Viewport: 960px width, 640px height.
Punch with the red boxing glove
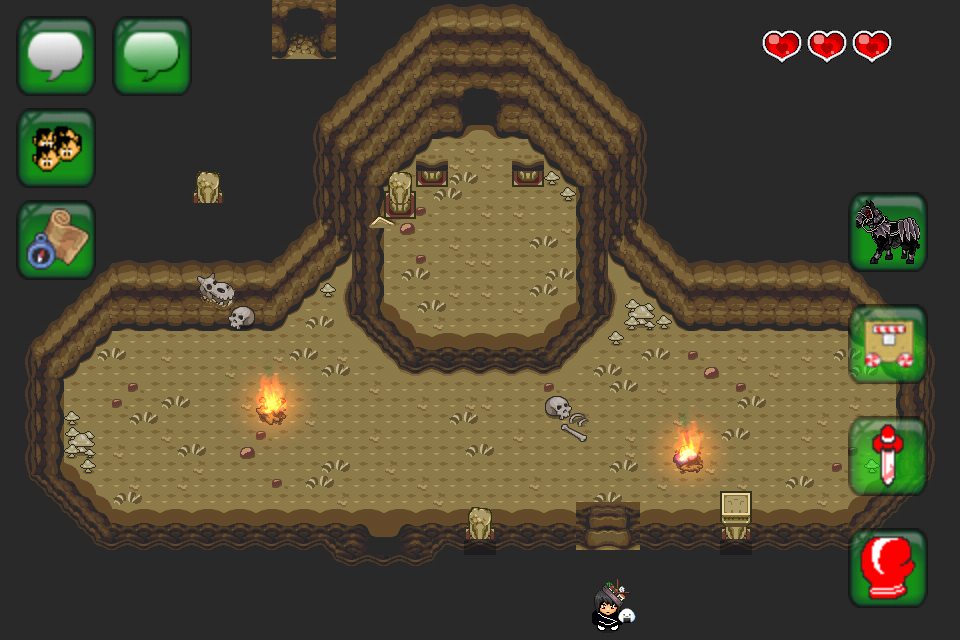888,568
